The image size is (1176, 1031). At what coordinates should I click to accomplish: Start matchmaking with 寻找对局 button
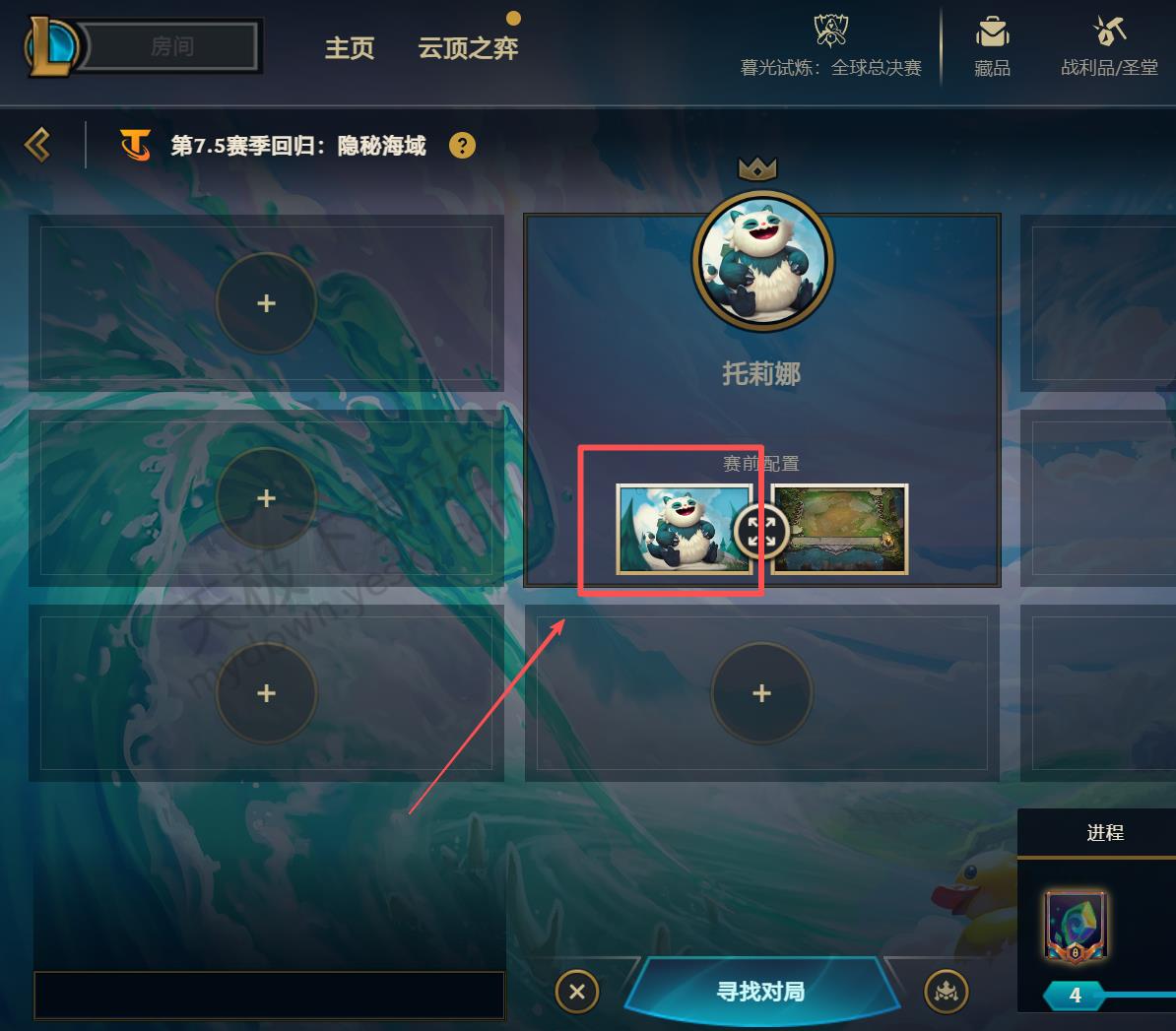click(x=761, y=991)
